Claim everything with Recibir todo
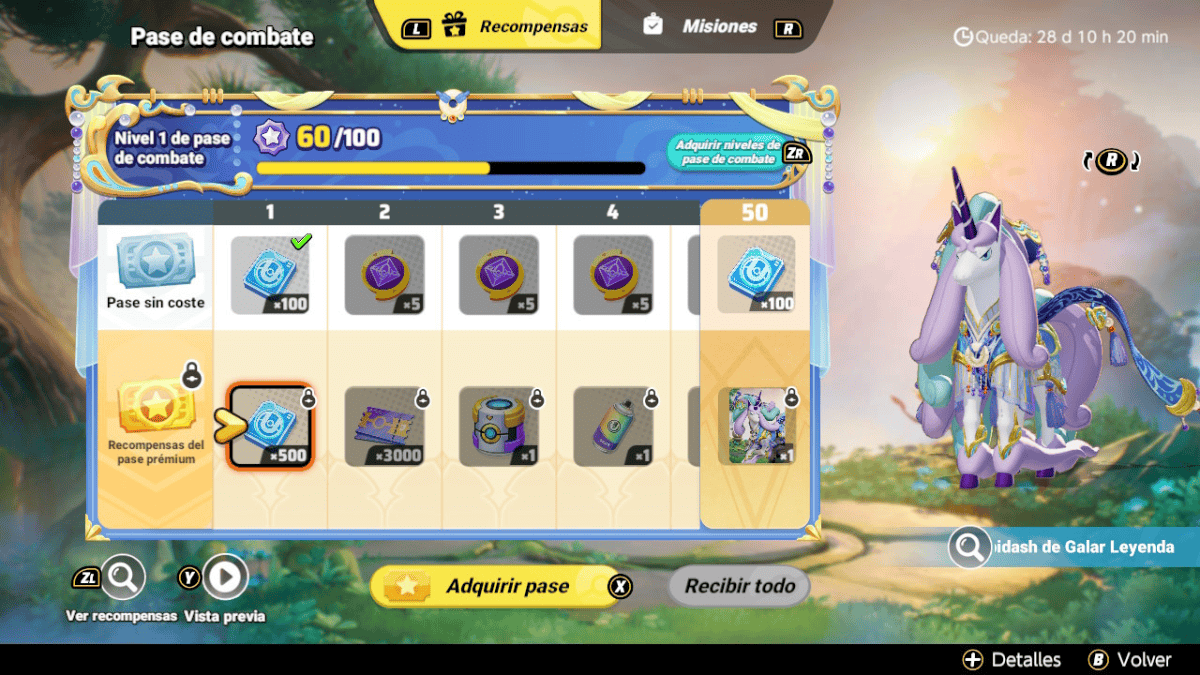The height and width of the screenshot is (675, 1200). coord(739,586)
